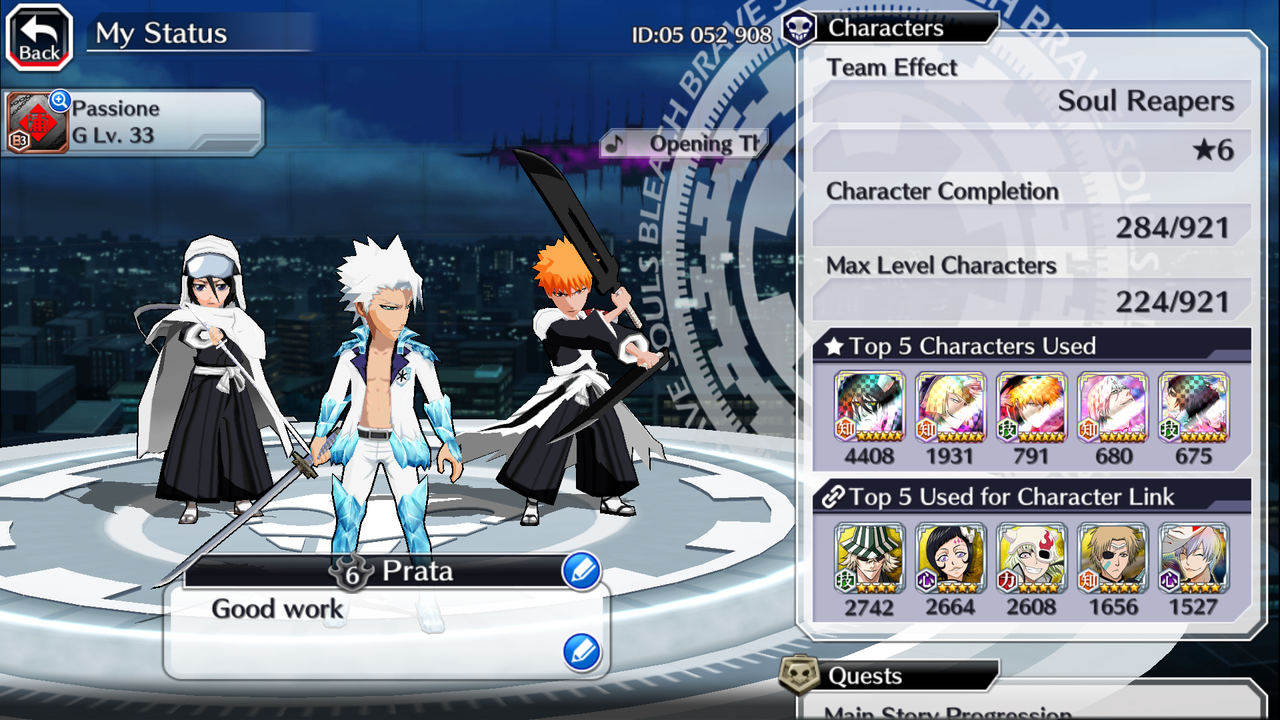View eyepatch link character with 1656 uses
Viewport: 1280px width, 720px height.
[1112, 558]
